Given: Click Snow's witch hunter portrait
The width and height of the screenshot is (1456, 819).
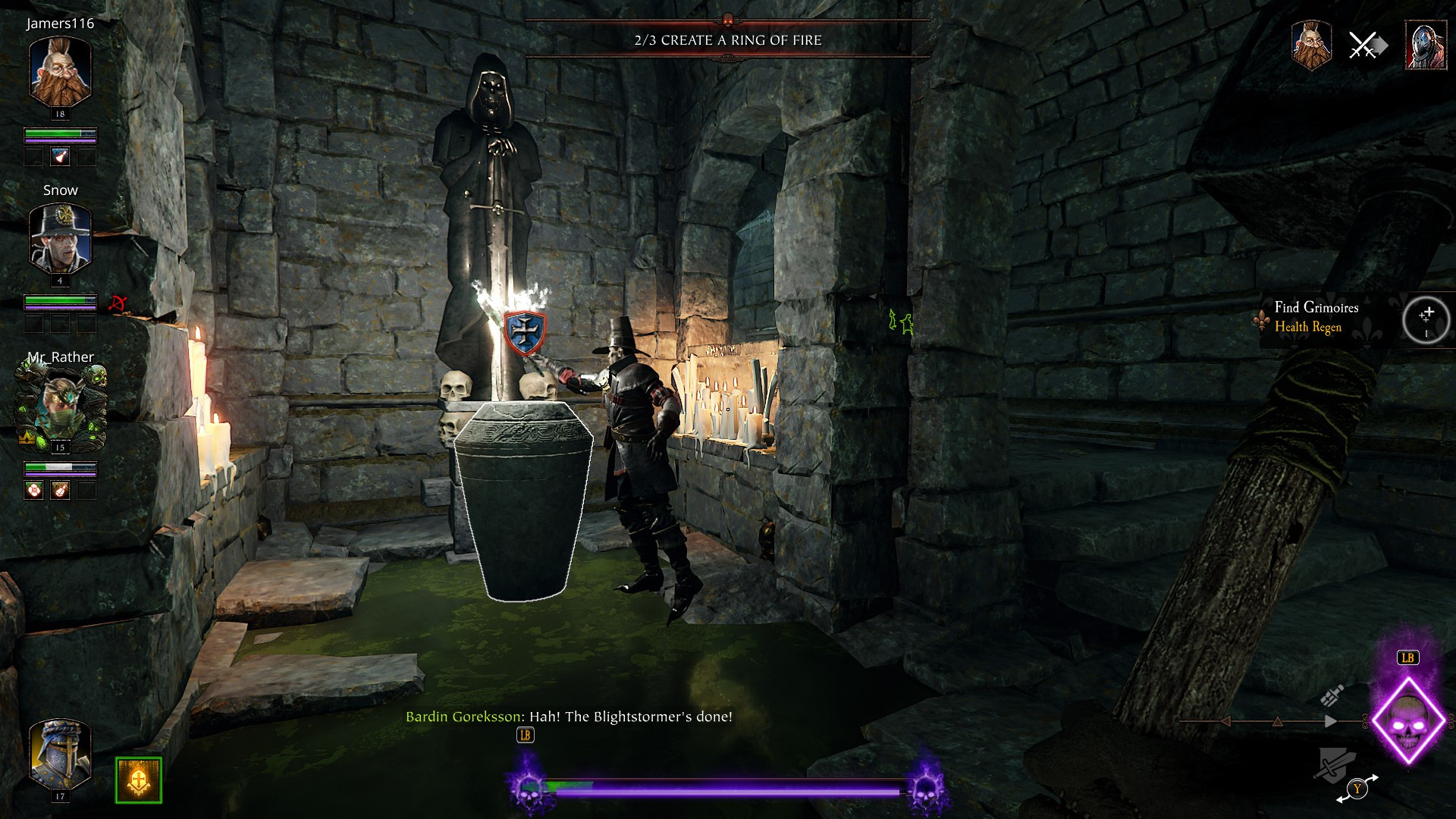Looking at the screenshot, I should tap(60, 239).
